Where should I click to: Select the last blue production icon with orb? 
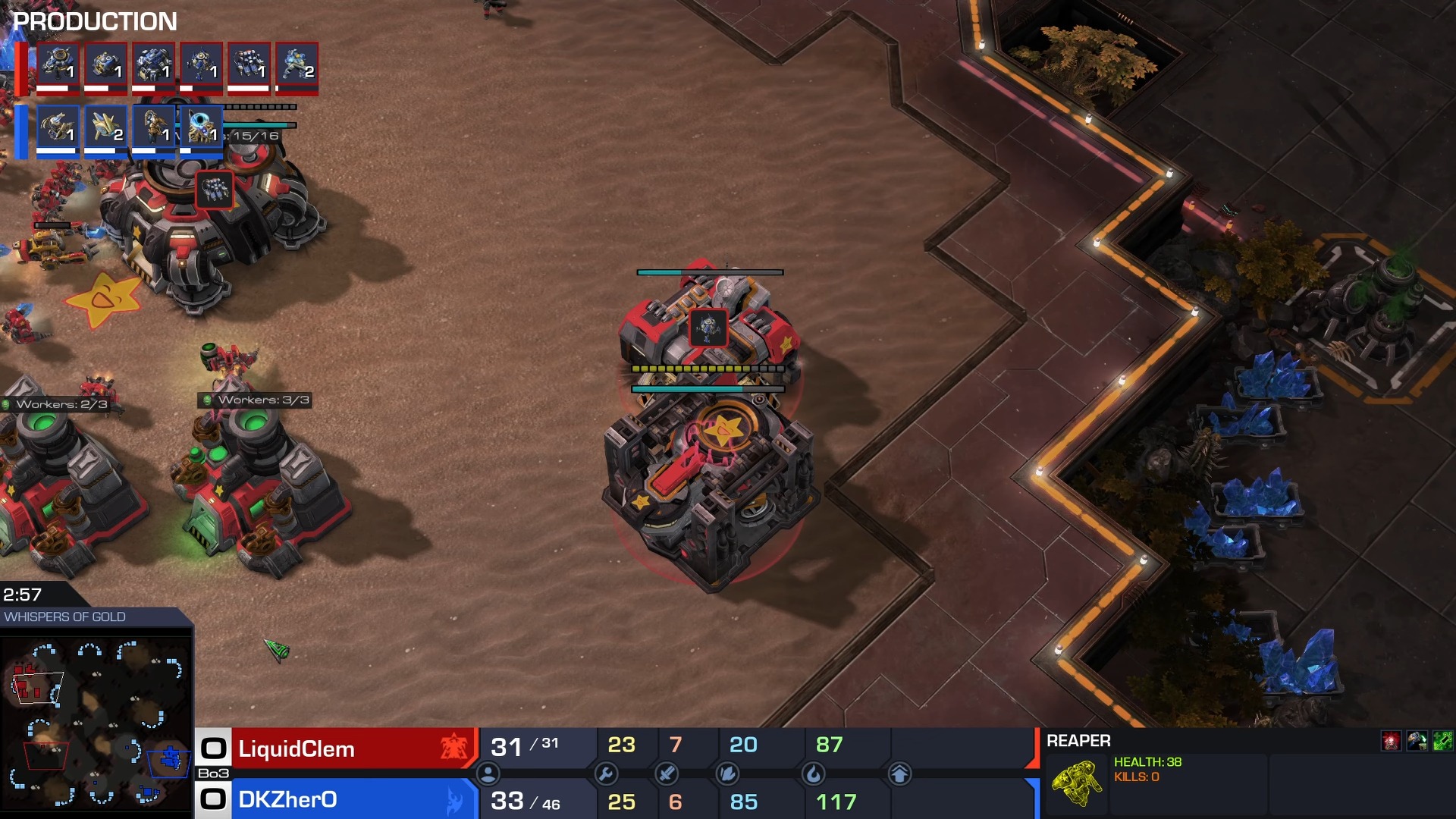click(x=201, y=127)
